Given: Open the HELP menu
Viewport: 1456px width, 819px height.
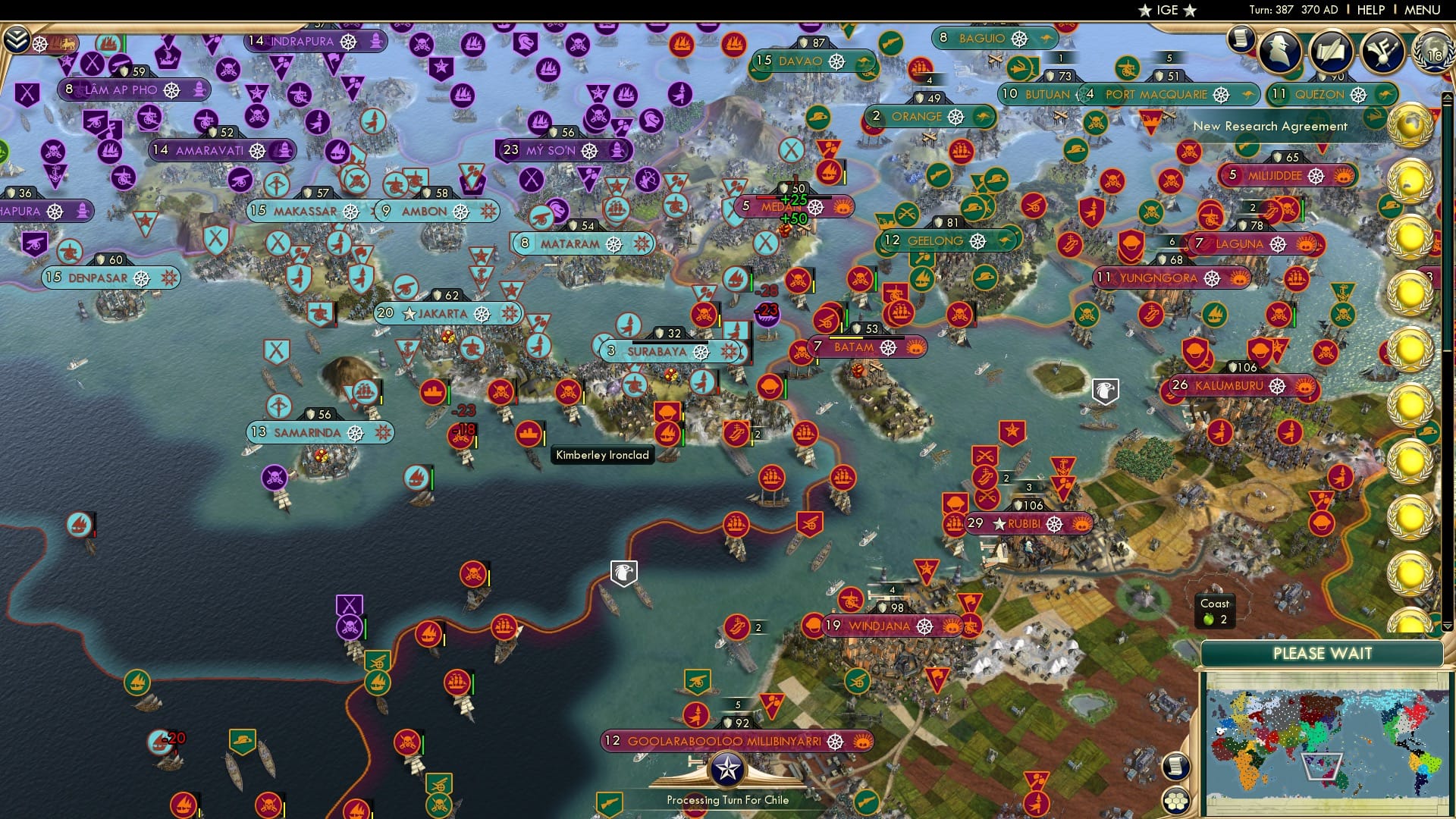Looking at the screenshot, I should coord(1373,10).
